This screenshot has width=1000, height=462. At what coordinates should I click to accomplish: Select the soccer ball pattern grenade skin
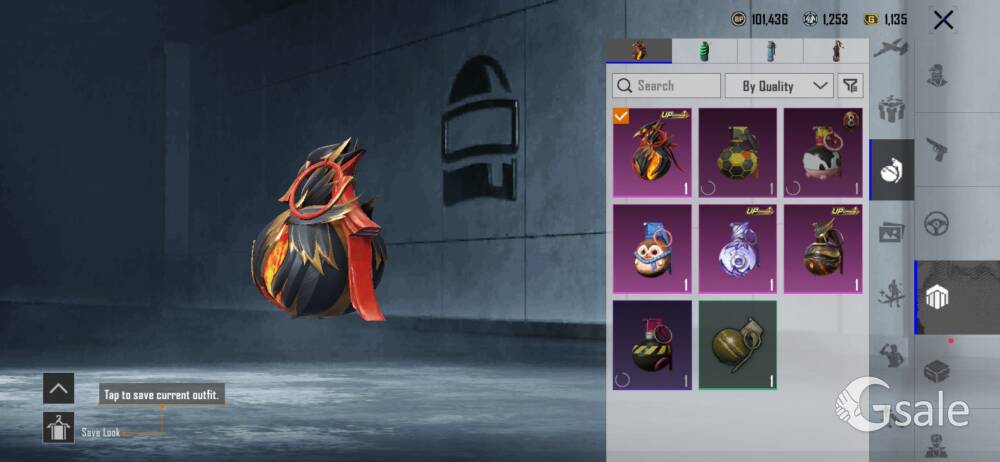tap(737, 151)
